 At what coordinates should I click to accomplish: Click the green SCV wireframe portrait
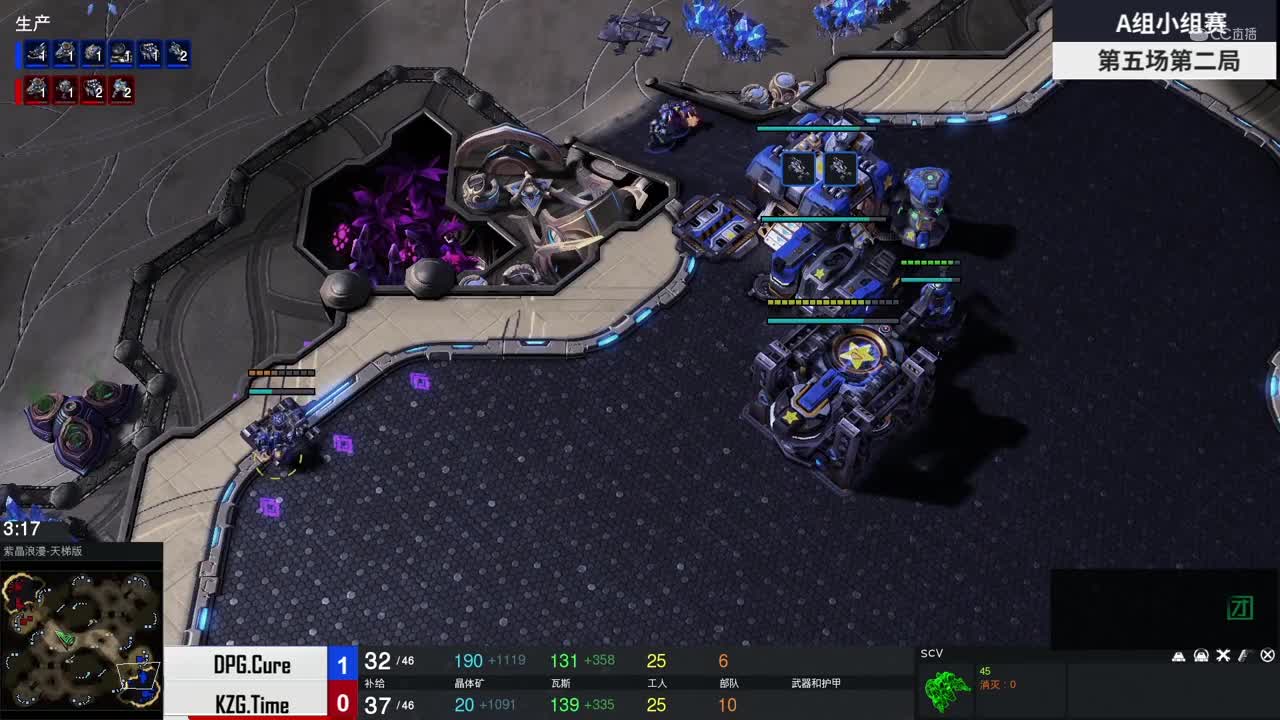coord(947,690)
